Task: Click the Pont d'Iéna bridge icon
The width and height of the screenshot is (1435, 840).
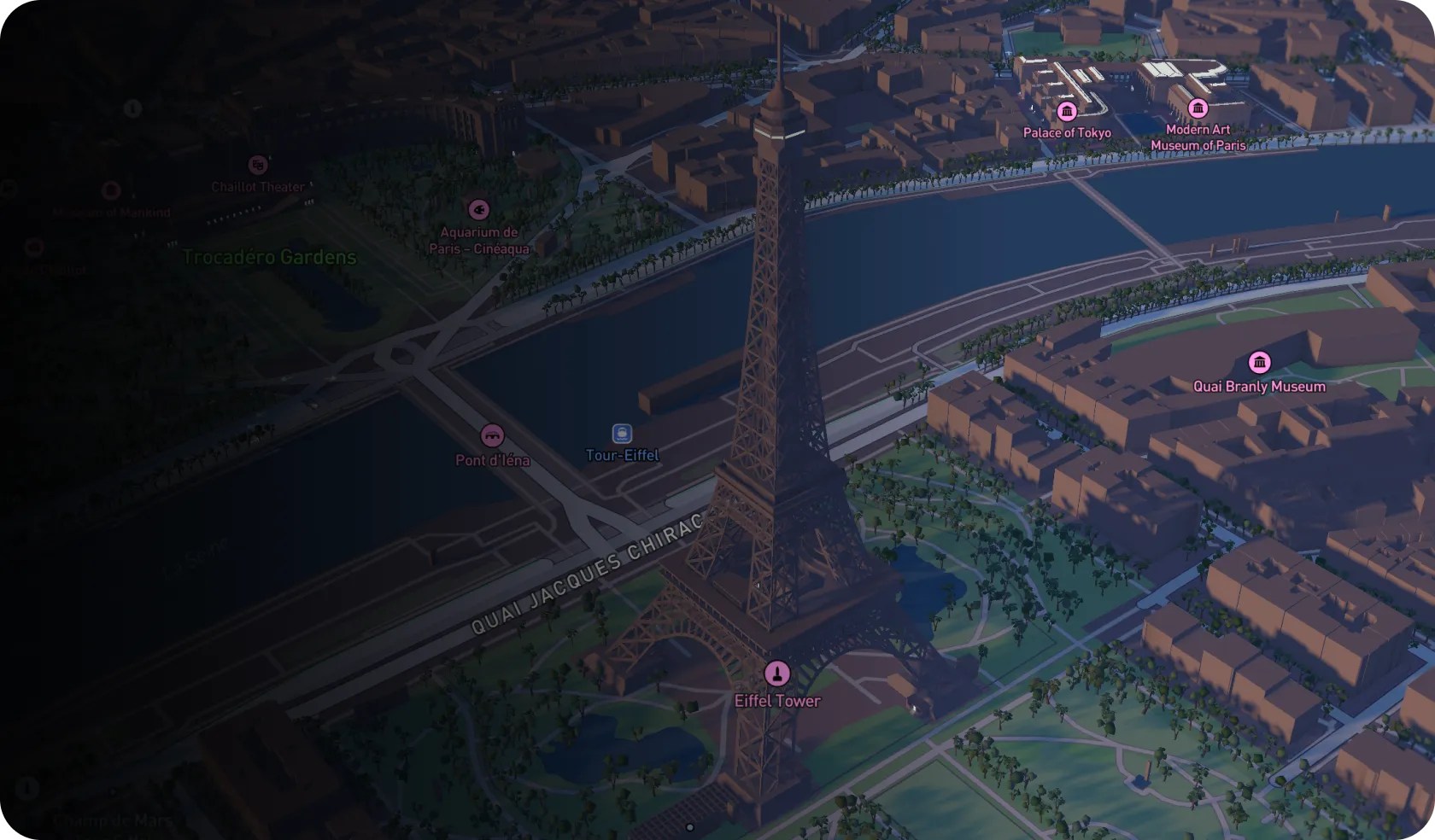Action: pos(494,436)
